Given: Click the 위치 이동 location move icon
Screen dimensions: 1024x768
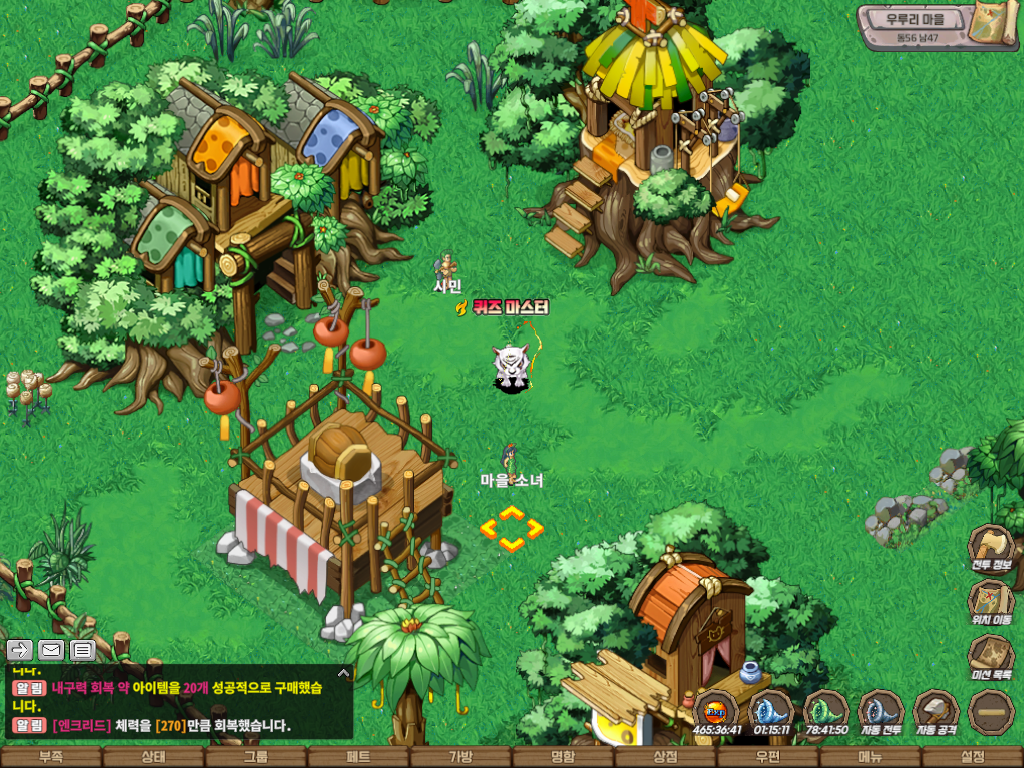Looking at the screenshot, I should (991, 601).
